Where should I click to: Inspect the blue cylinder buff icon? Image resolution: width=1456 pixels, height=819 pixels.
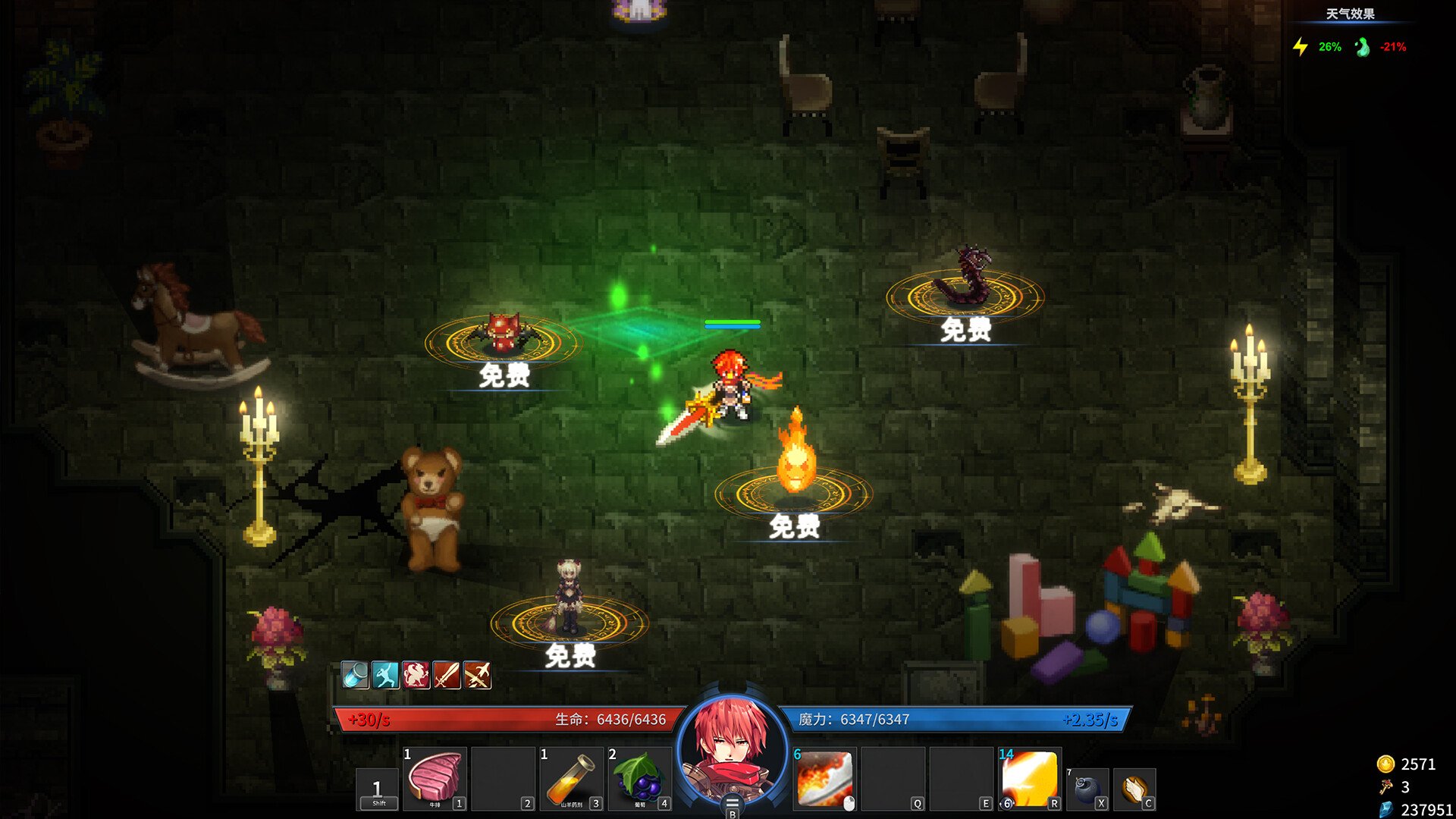(x=355, y=674)
